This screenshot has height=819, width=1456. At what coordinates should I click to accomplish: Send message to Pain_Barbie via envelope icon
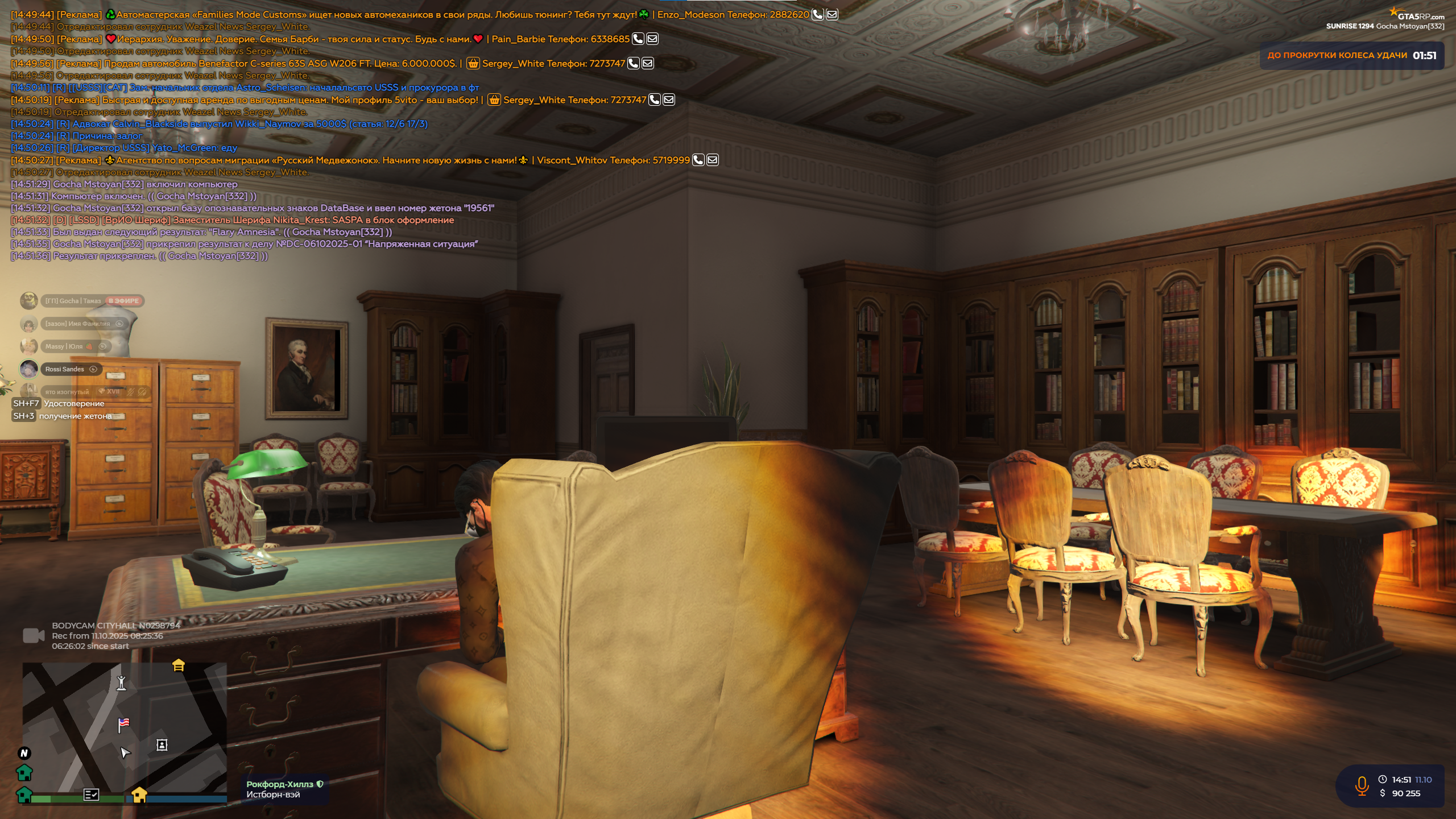coord(652,39)
